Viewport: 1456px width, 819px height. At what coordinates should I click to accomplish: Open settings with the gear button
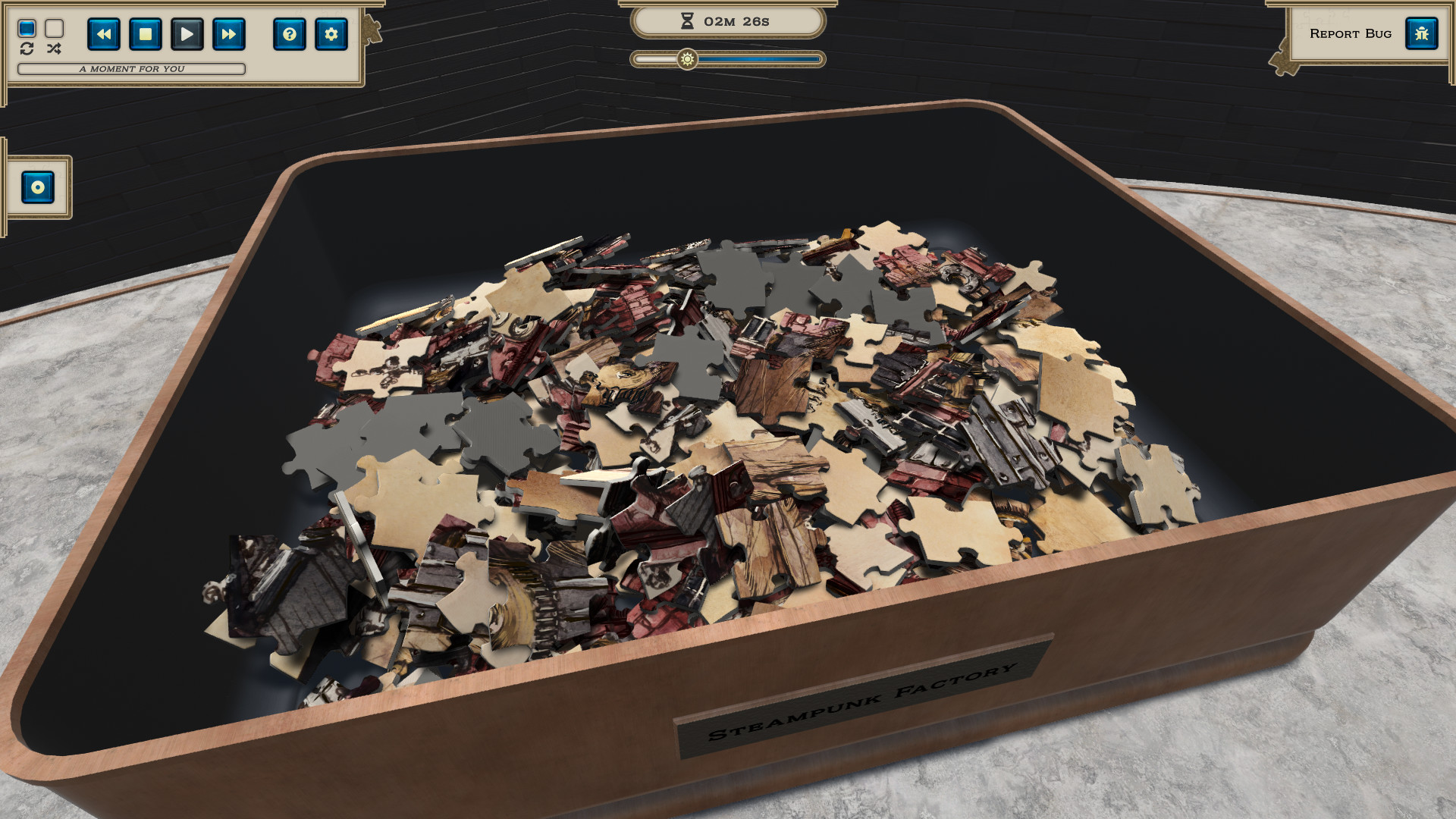pyautogui.click(x=331, y=34)
